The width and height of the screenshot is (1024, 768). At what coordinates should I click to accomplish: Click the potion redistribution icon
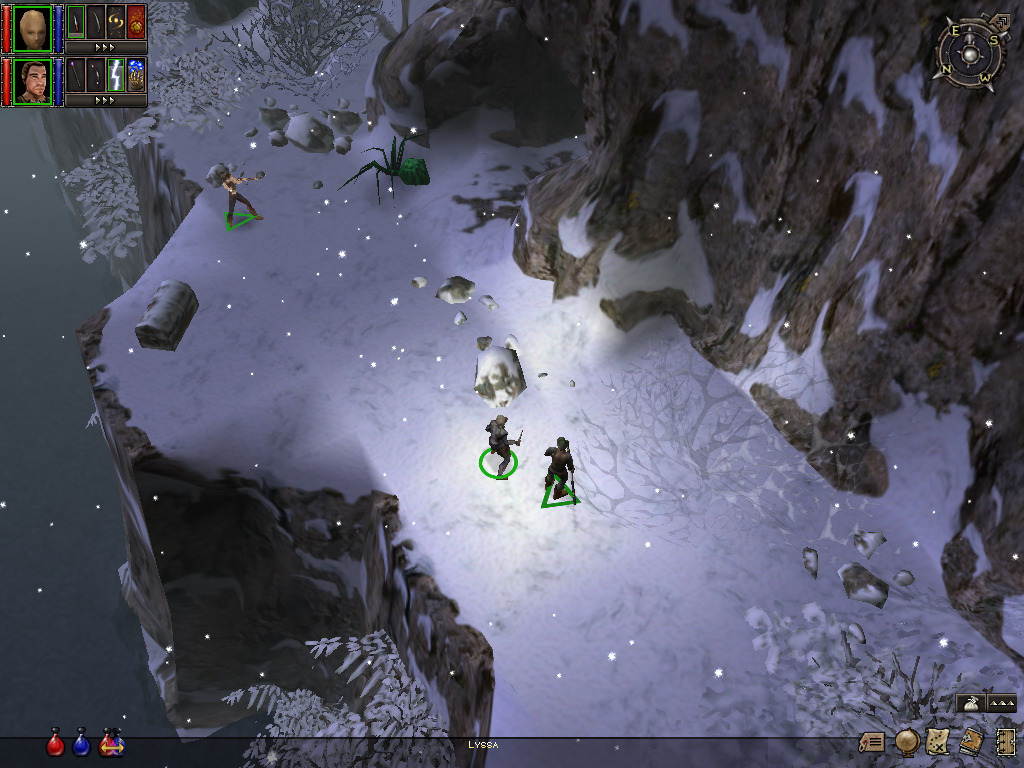[x=111, y=744]
